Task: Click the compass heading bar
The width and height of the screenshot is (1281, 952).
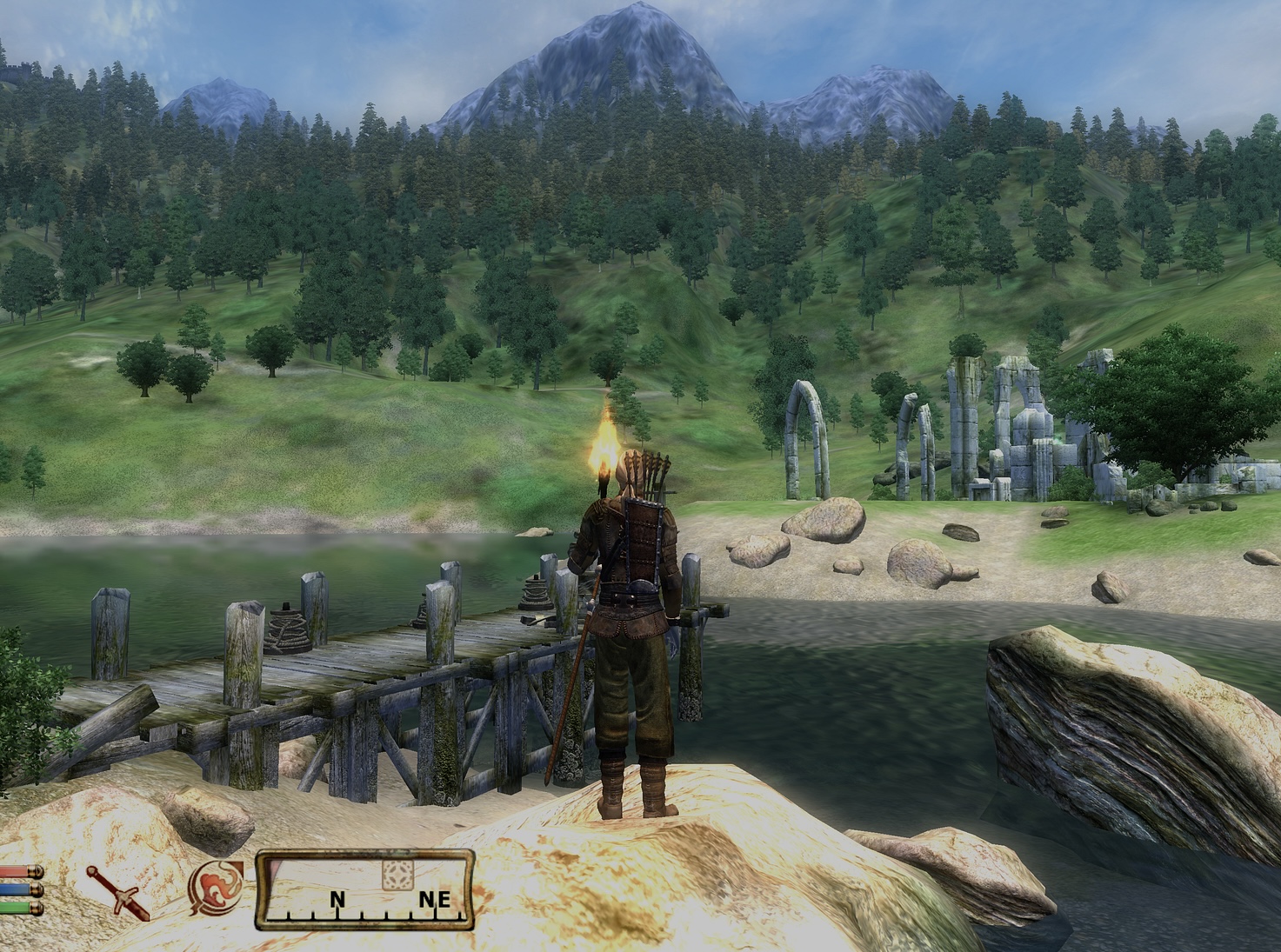Action: click(x=365, y=891)
